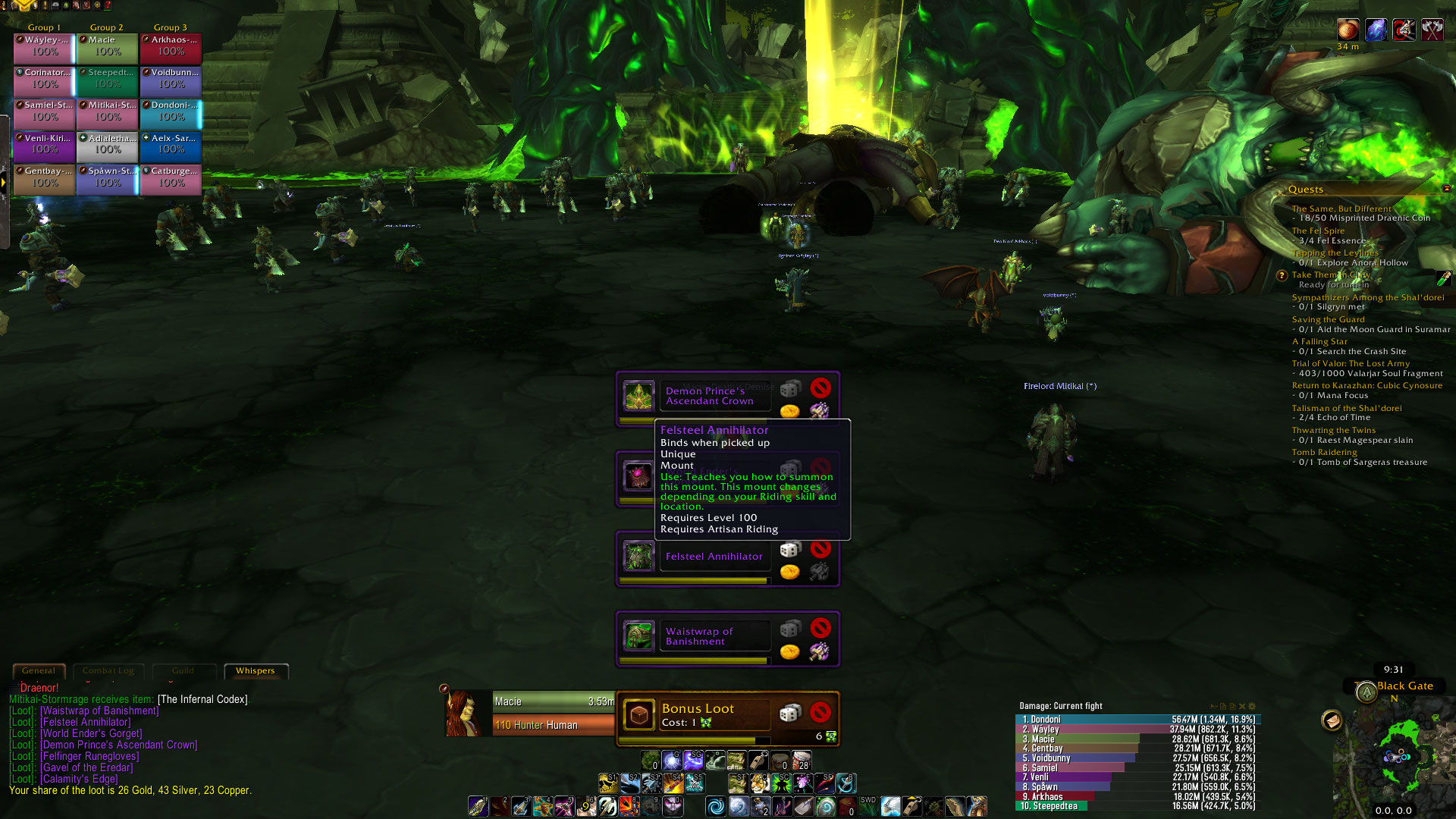Select Dondoni's row in the damage meter
This screenshot has height=819, width=1456.
click(x=1137, y=720)
